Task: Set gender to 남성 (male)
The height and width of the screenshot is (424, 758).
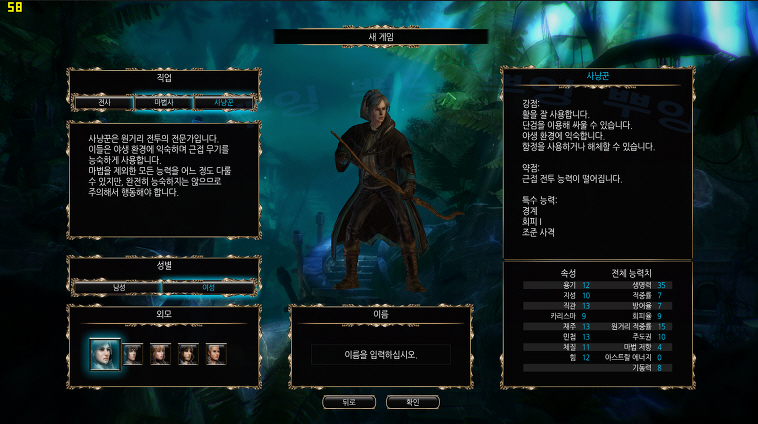Action: [x=118, y=287]
